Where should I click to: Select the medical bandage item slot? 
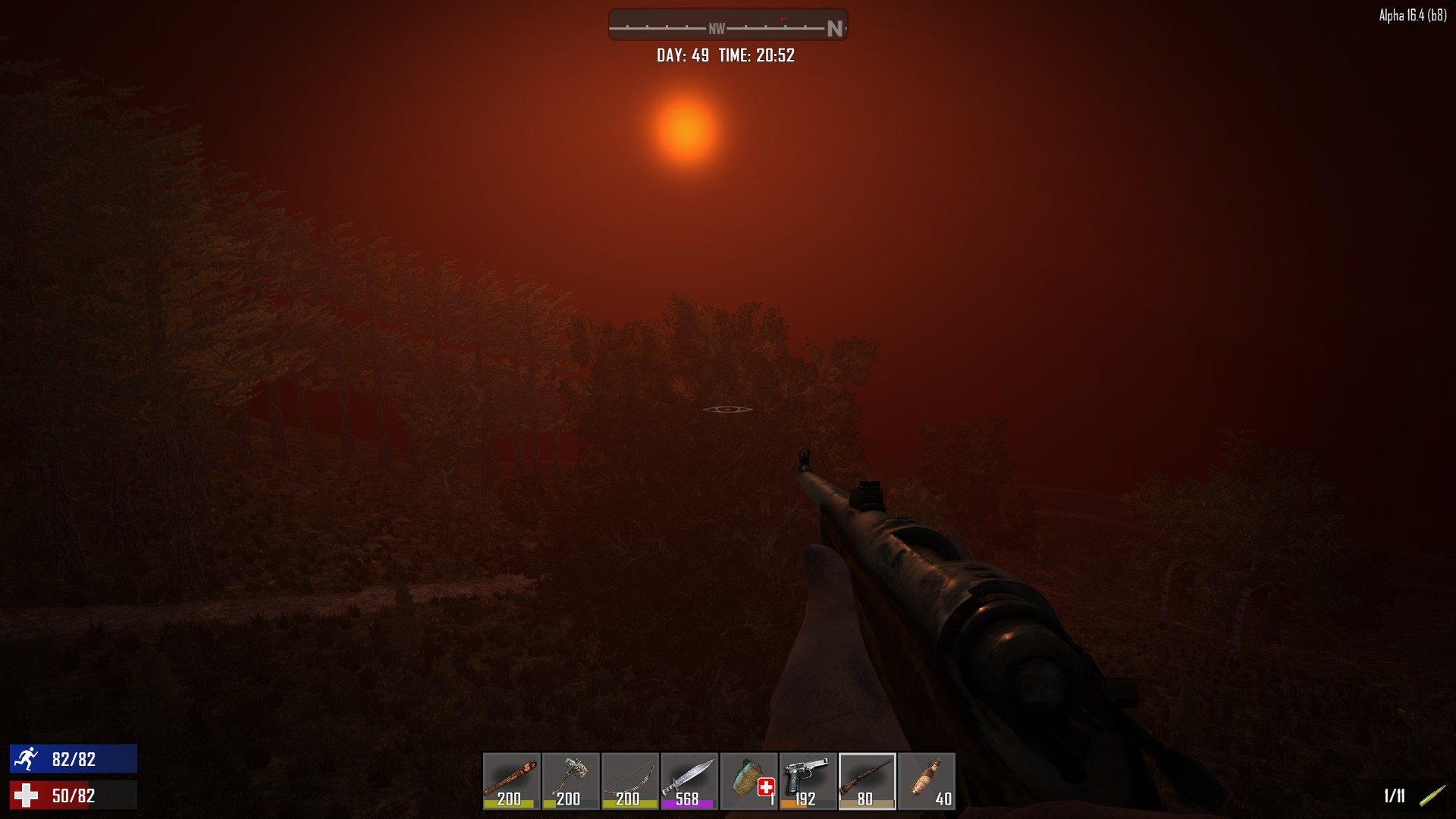pos(748,780)
